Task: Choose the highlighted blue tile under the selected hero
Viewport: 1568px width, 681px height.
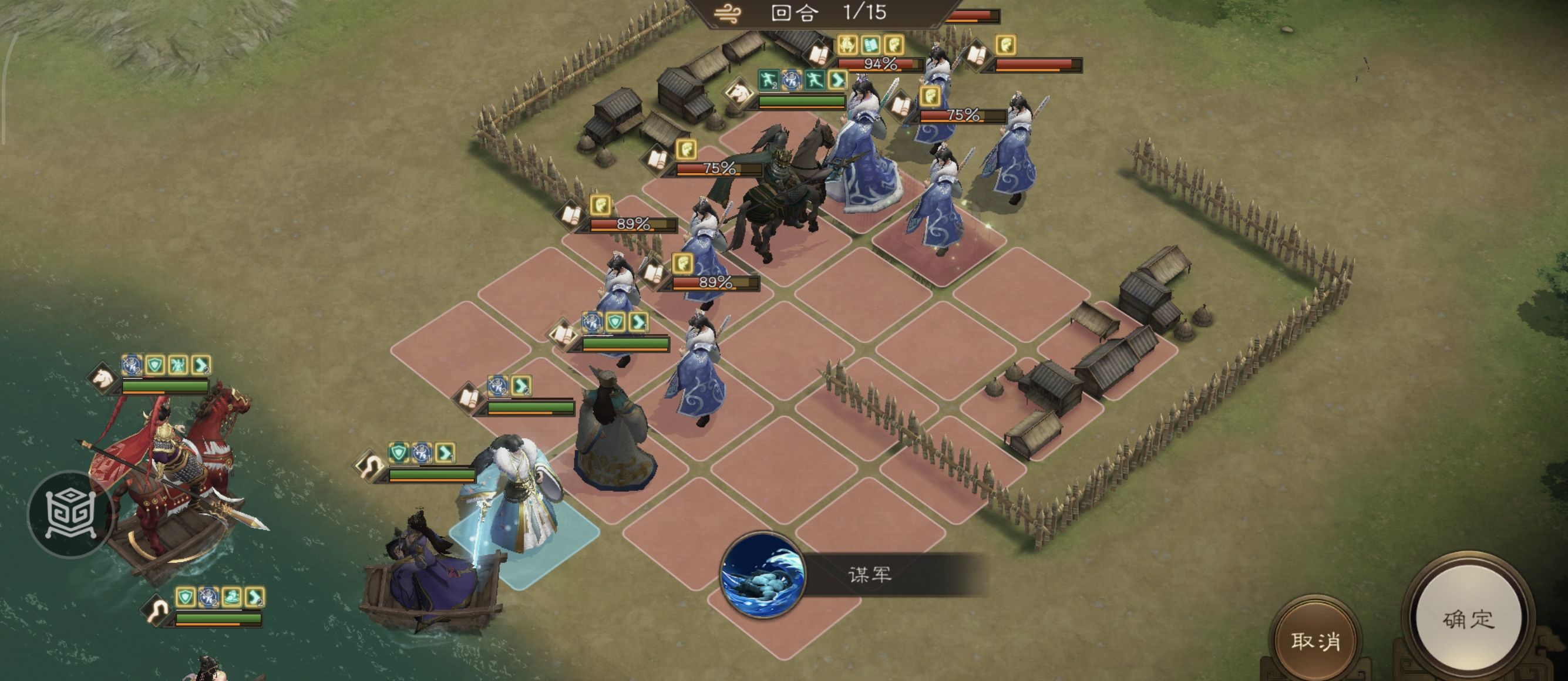Action: pyautogui.click(x=524, y=537)
